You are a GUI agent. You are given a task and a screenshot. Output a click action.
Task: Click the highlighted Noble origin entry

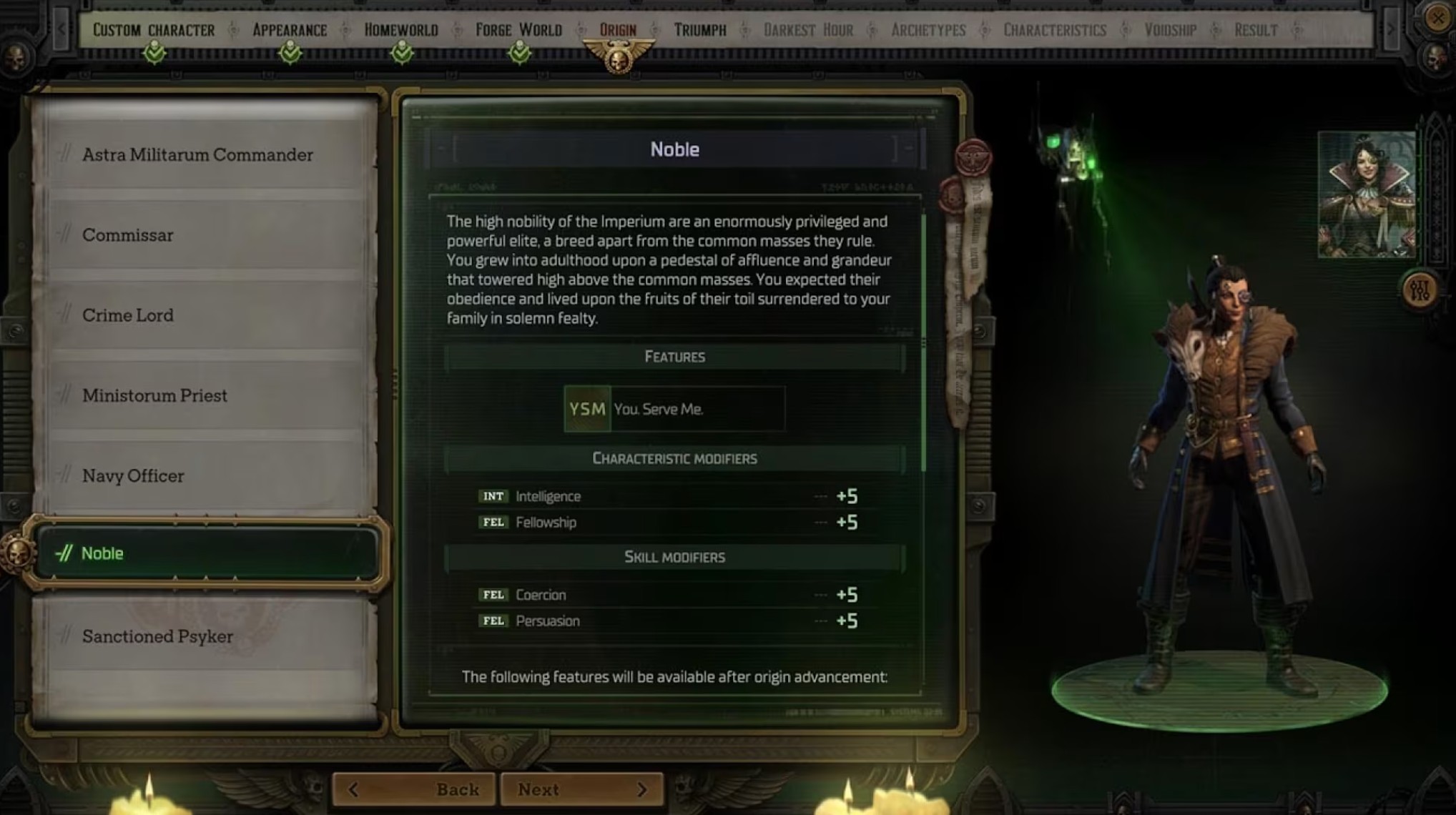coord(206,553)
